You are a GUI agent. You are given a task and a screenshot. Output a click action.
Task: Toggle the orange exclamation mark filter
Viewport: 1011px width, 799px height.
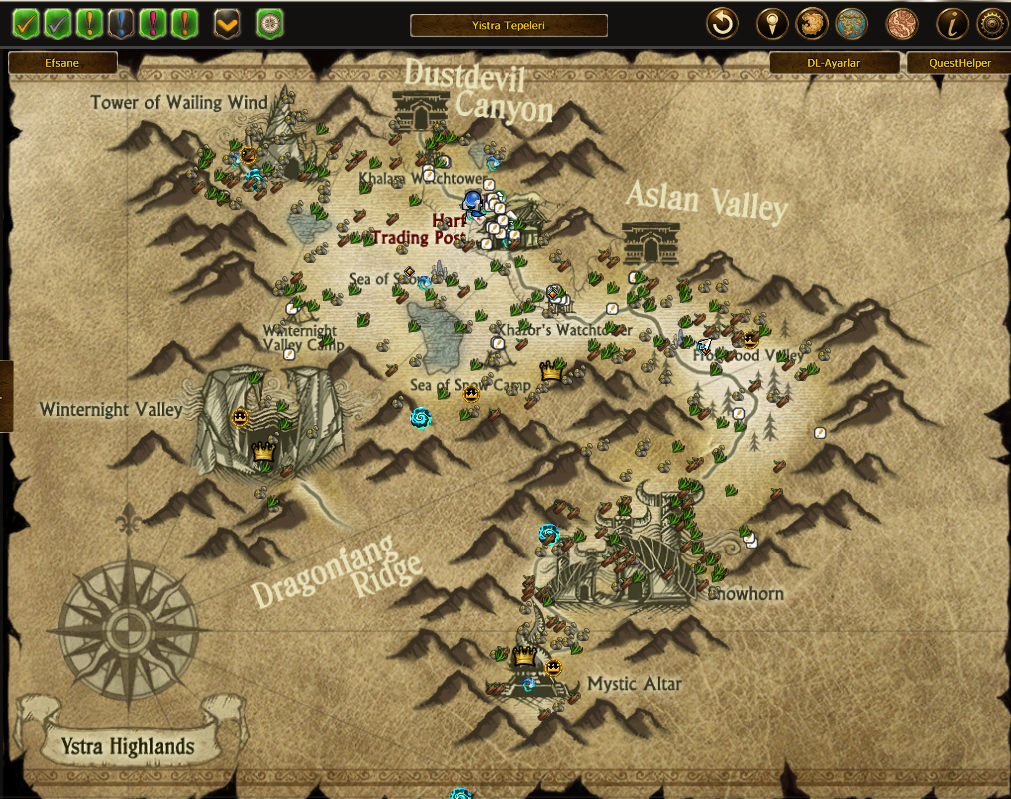point(184,23)
